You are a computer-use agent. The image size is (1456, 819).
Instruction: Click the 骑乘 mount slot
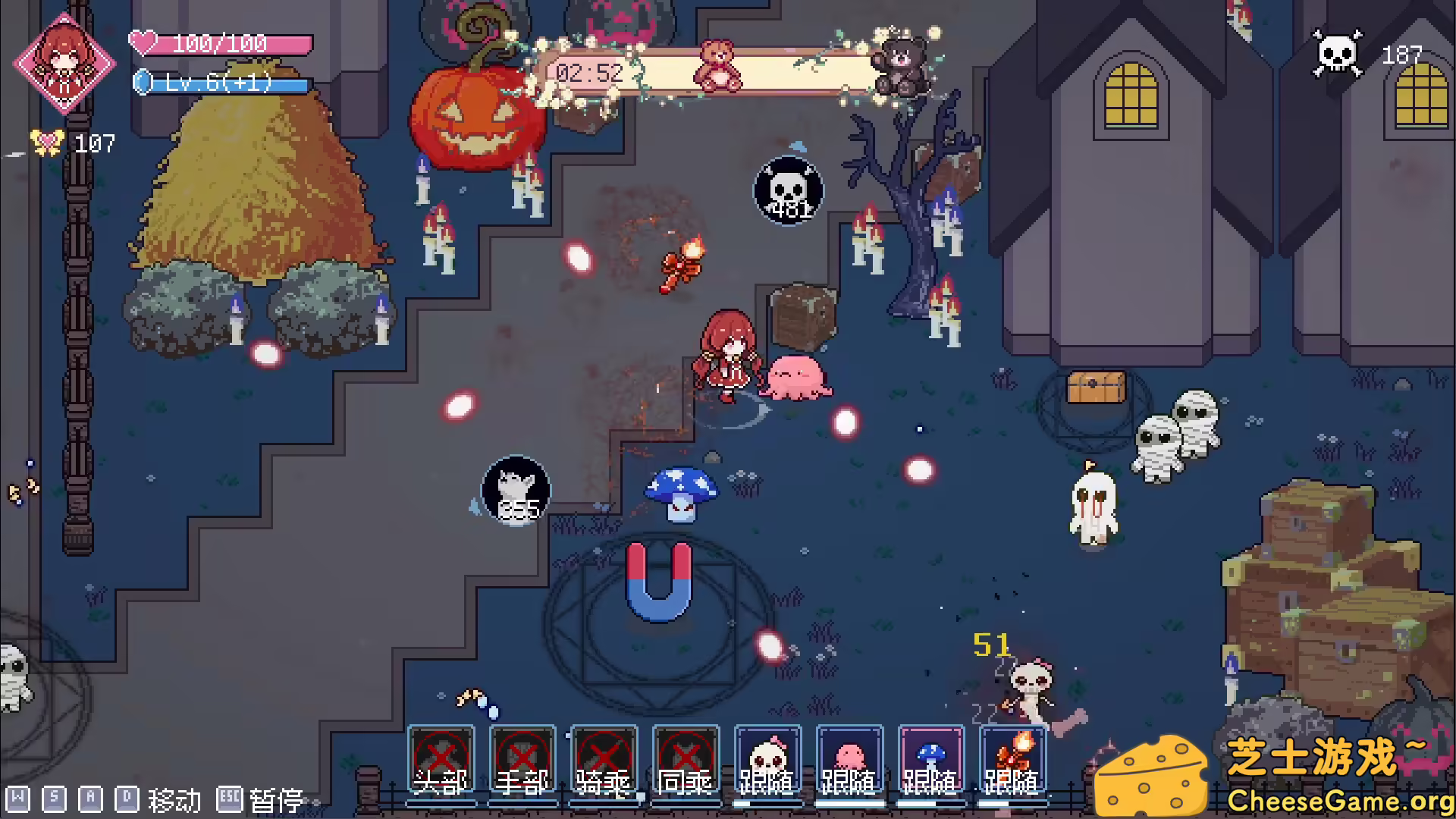(x=604, y=757)
